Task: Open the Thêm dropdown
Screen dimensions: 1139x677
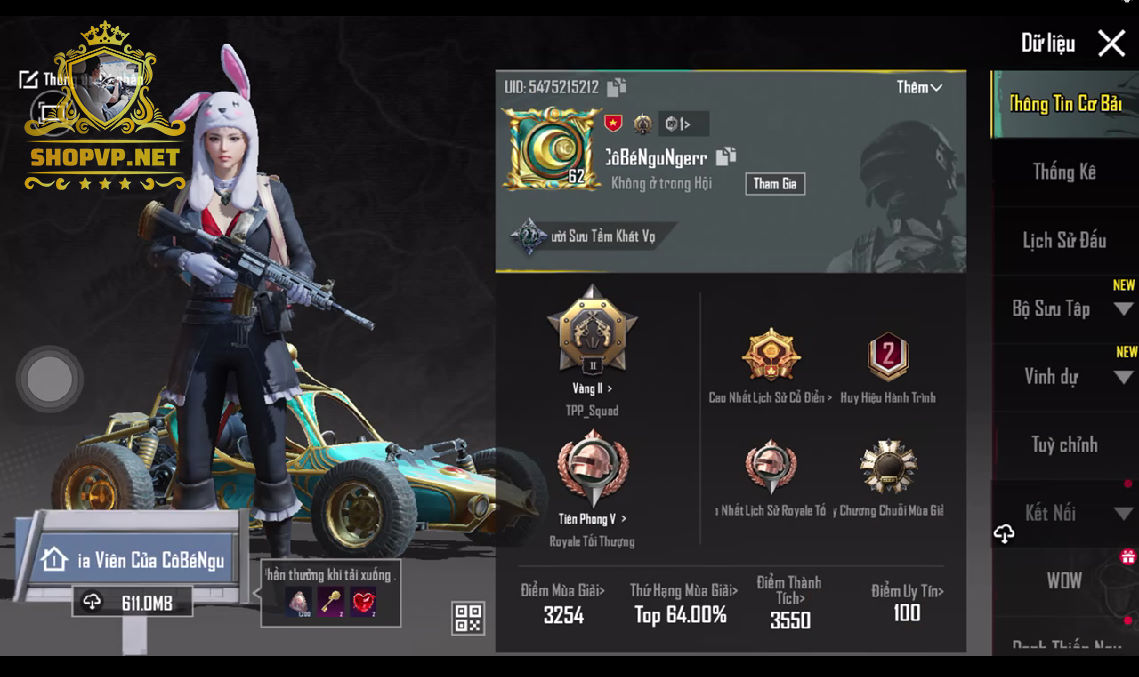Action: pos(919,88)
